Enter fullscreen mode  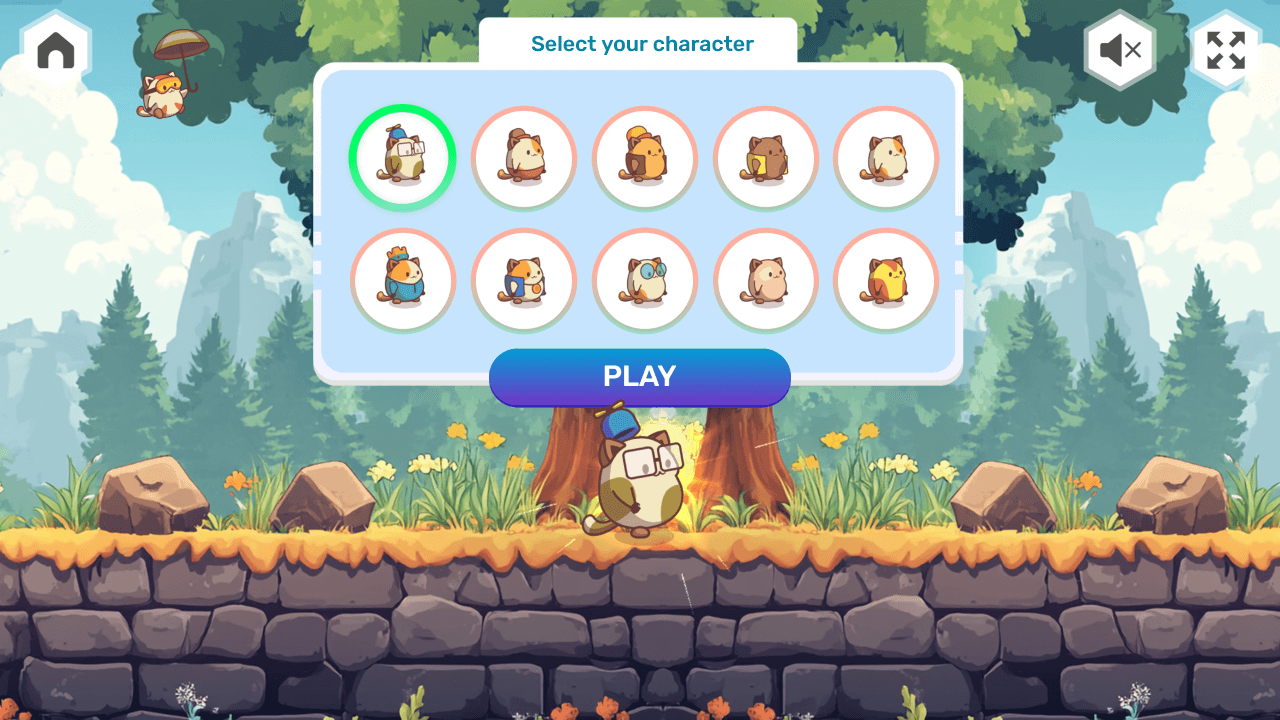pyautogui.click(x=1224, y=51)
